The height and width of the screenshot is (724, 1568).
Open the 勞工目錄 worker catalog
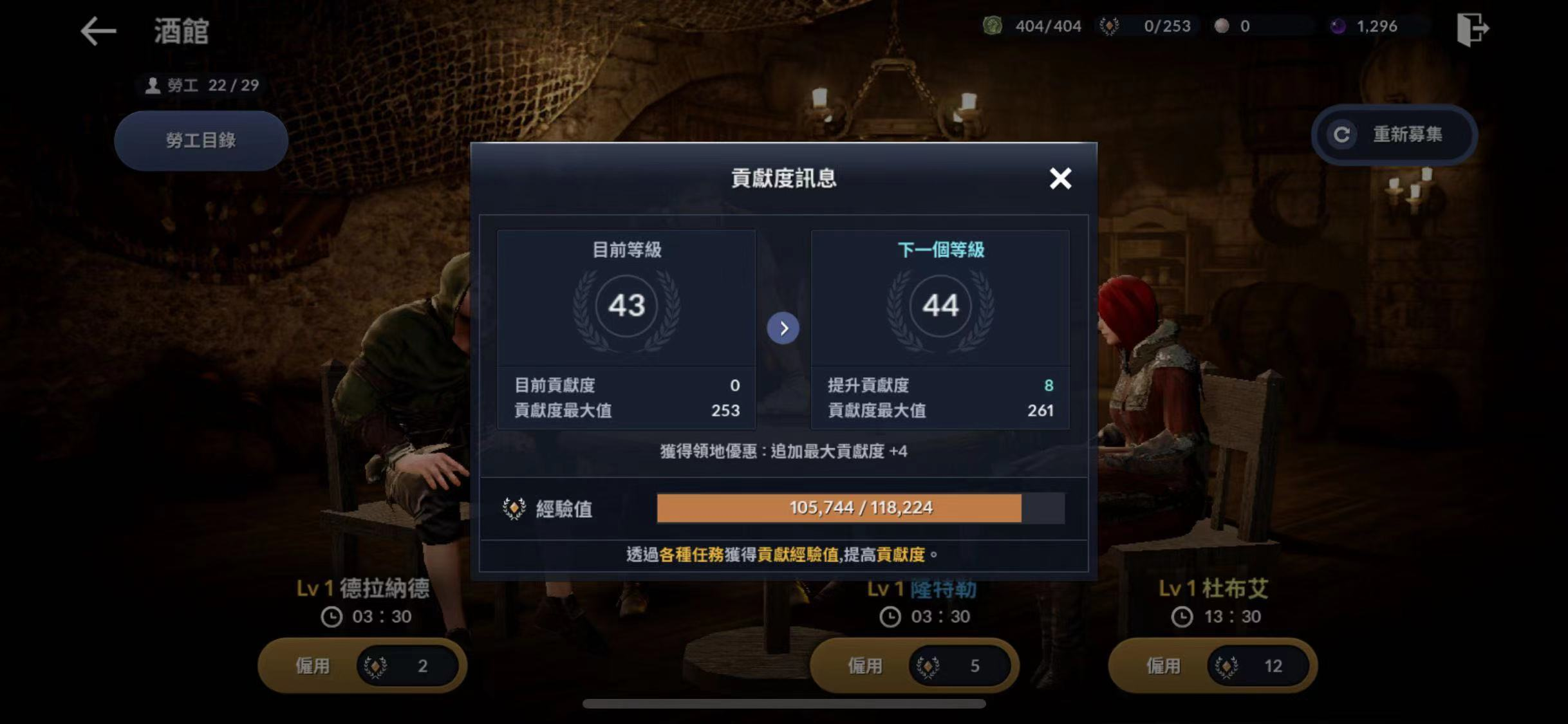pyautogui.click(x=200, y=140)
